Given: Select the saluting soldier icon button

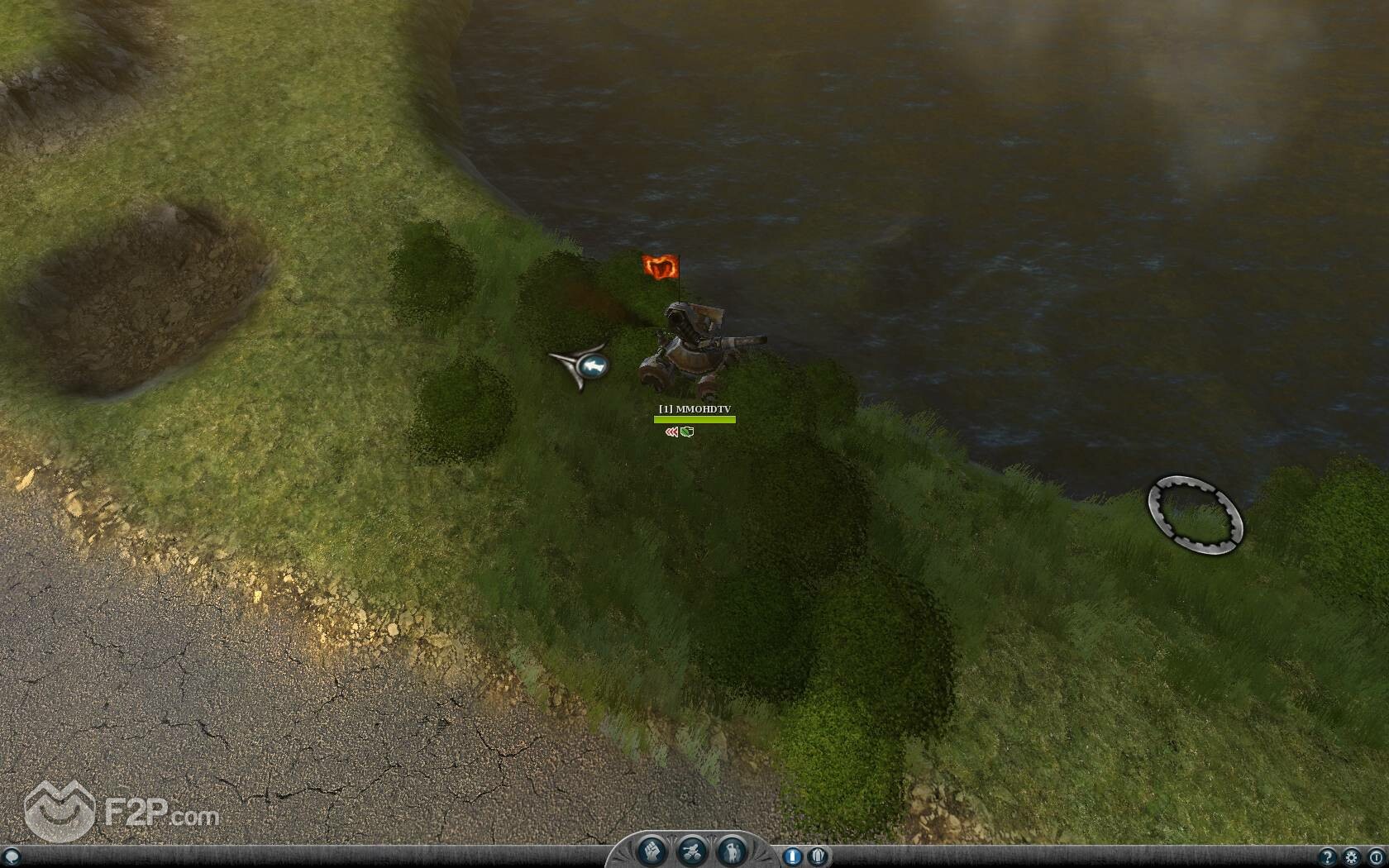Looking at the screenshot, I should [x=731, y=851].
